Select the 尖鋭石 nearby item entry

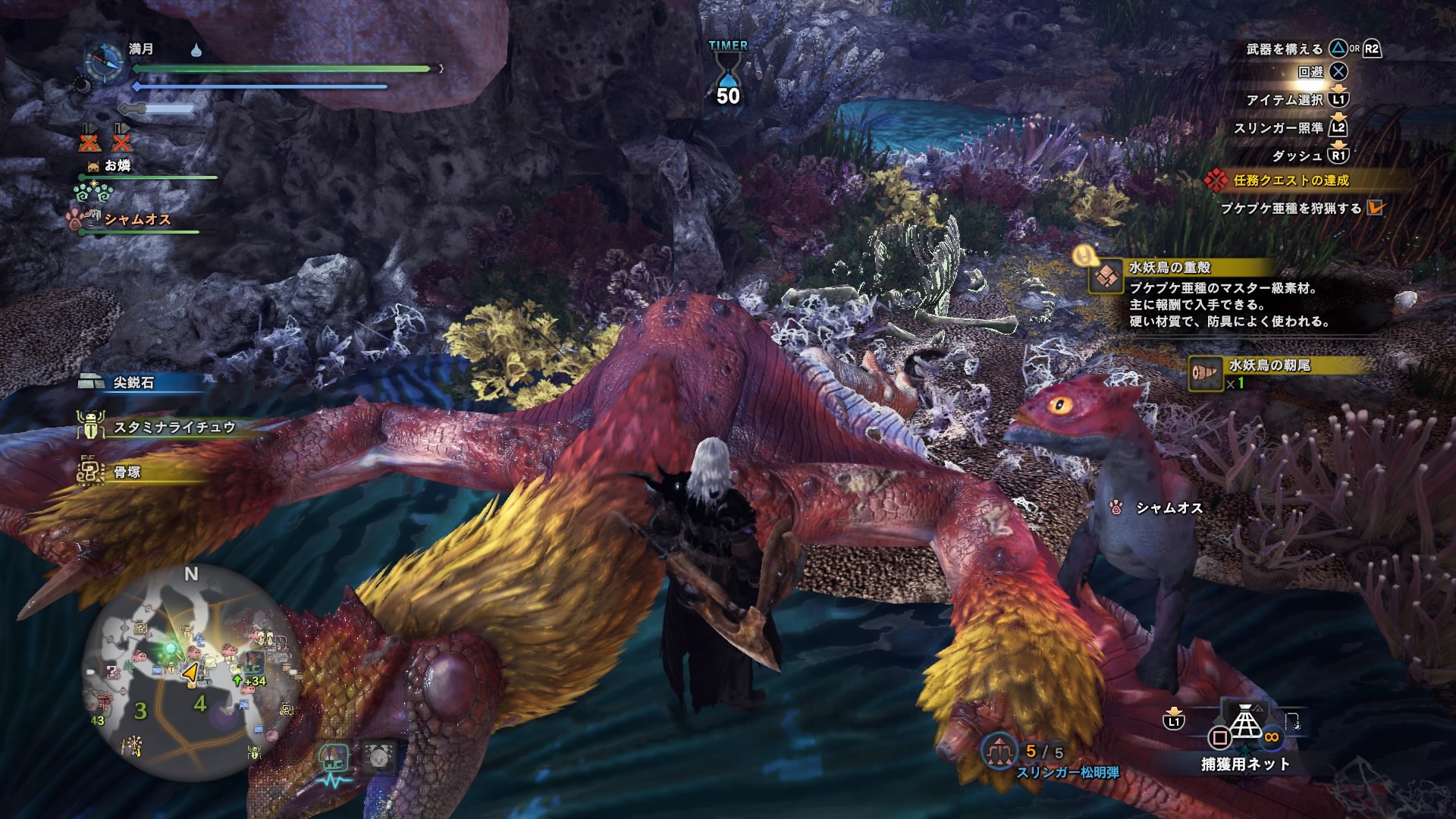point(133,383)
